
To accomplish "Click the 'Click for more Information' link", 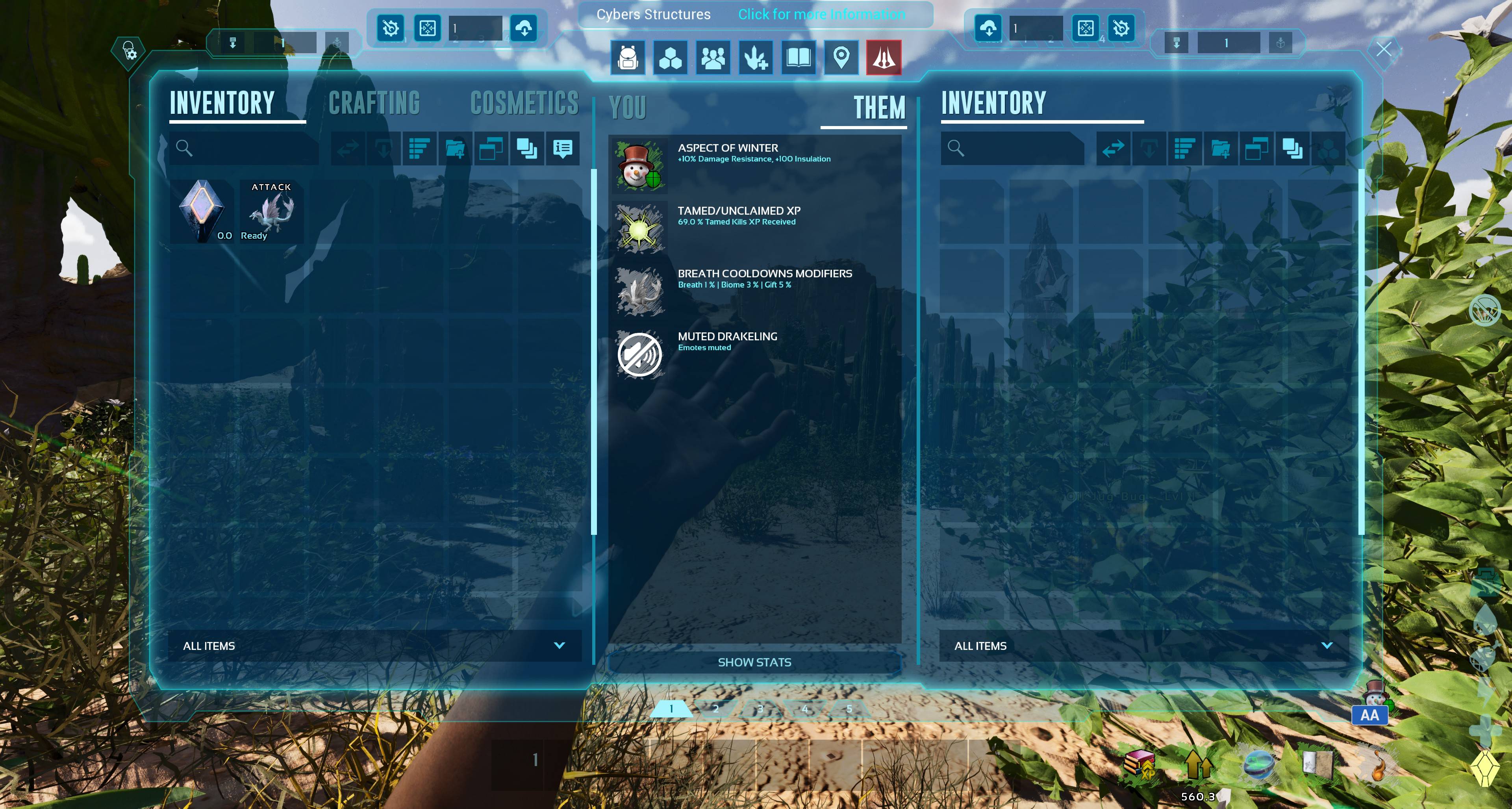I will coord(821,14).
